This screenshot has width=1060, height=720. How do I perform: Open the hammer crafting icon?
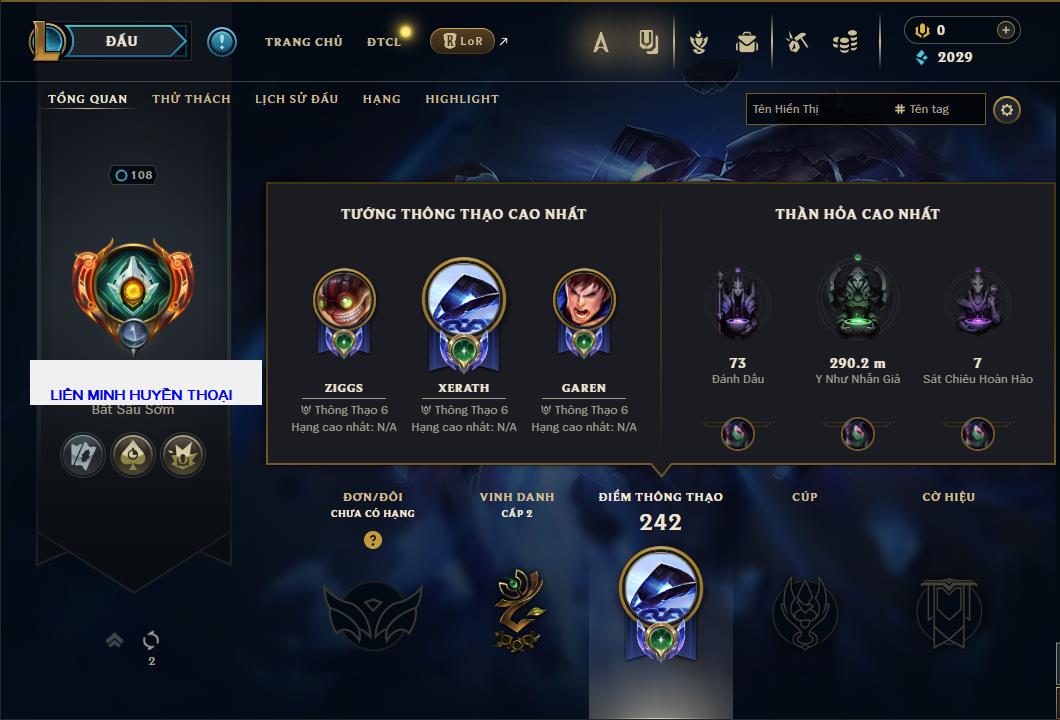pyautogui.click(x=796, y=42)
